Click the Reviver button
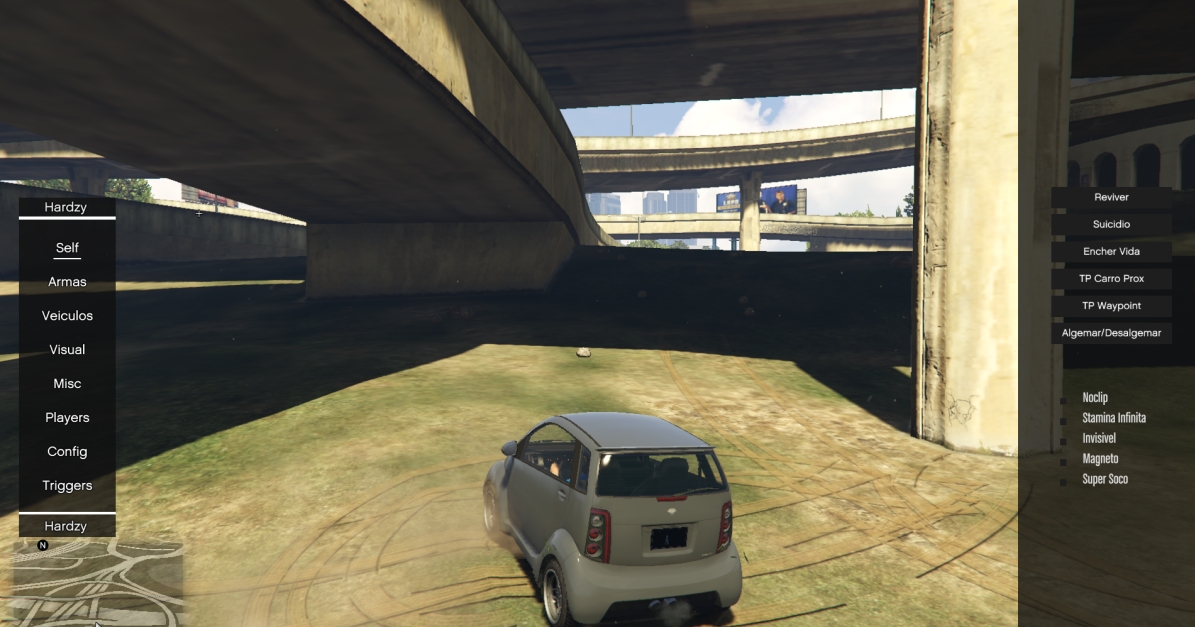Viewport: 1195px width, 627px height. click(1111, 198)
